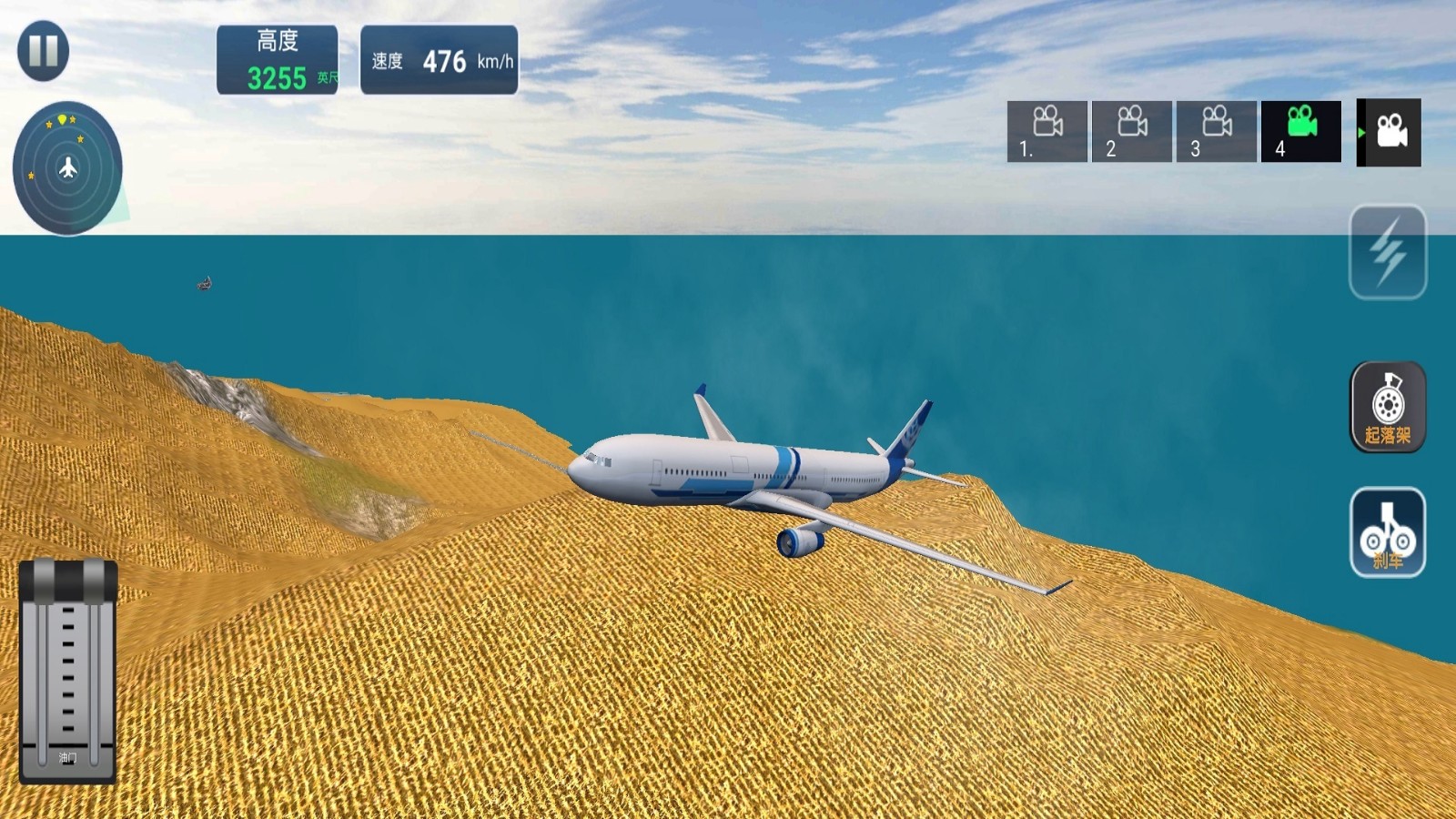Toggle the landing gear (起落架) button
This screenshot has height=819, width=1456.
click(x=1387, y=407)
